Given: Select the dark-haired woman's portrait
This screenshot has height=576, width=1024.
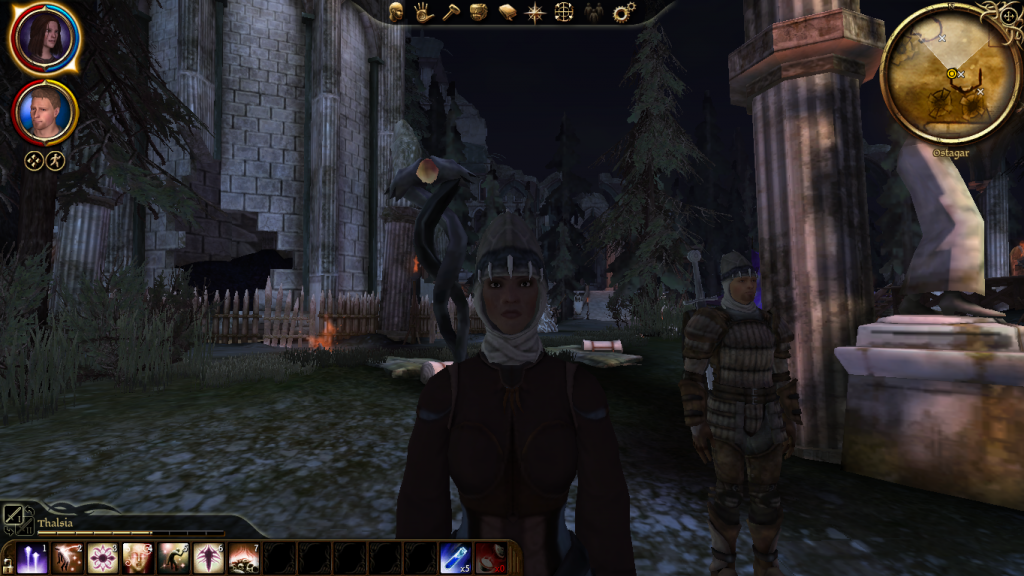Looking at the screenshot, I should tap(44, 39).
